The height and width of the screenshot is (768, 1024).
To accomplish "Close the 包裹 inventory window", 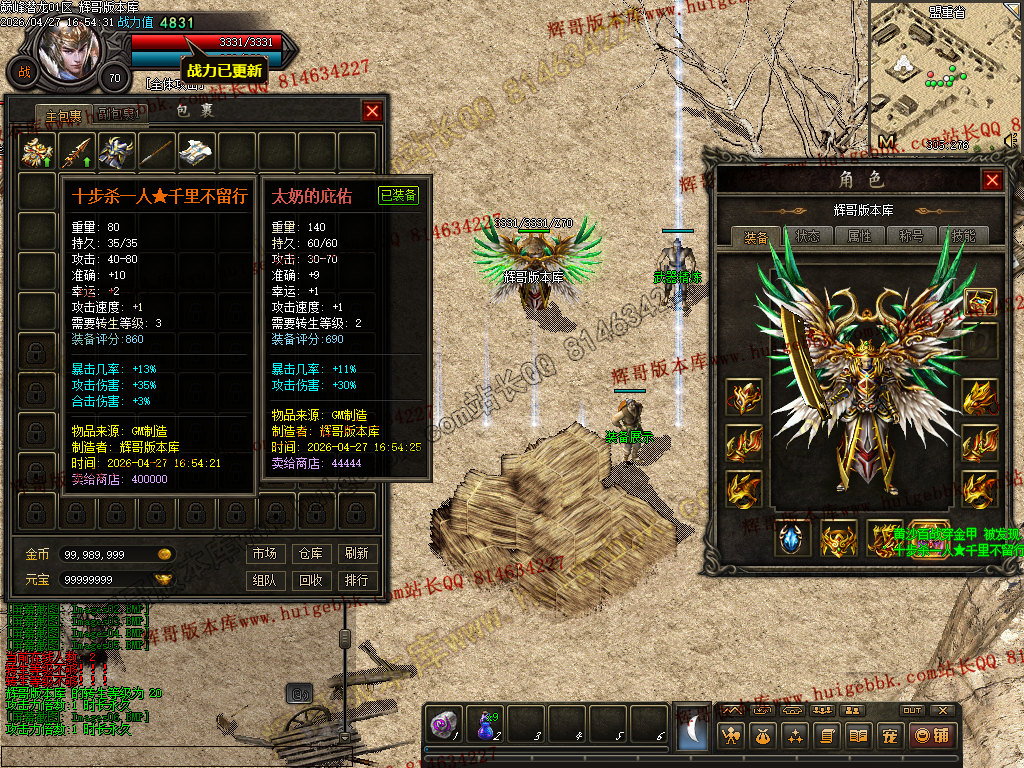I will [x=372, y=111].
